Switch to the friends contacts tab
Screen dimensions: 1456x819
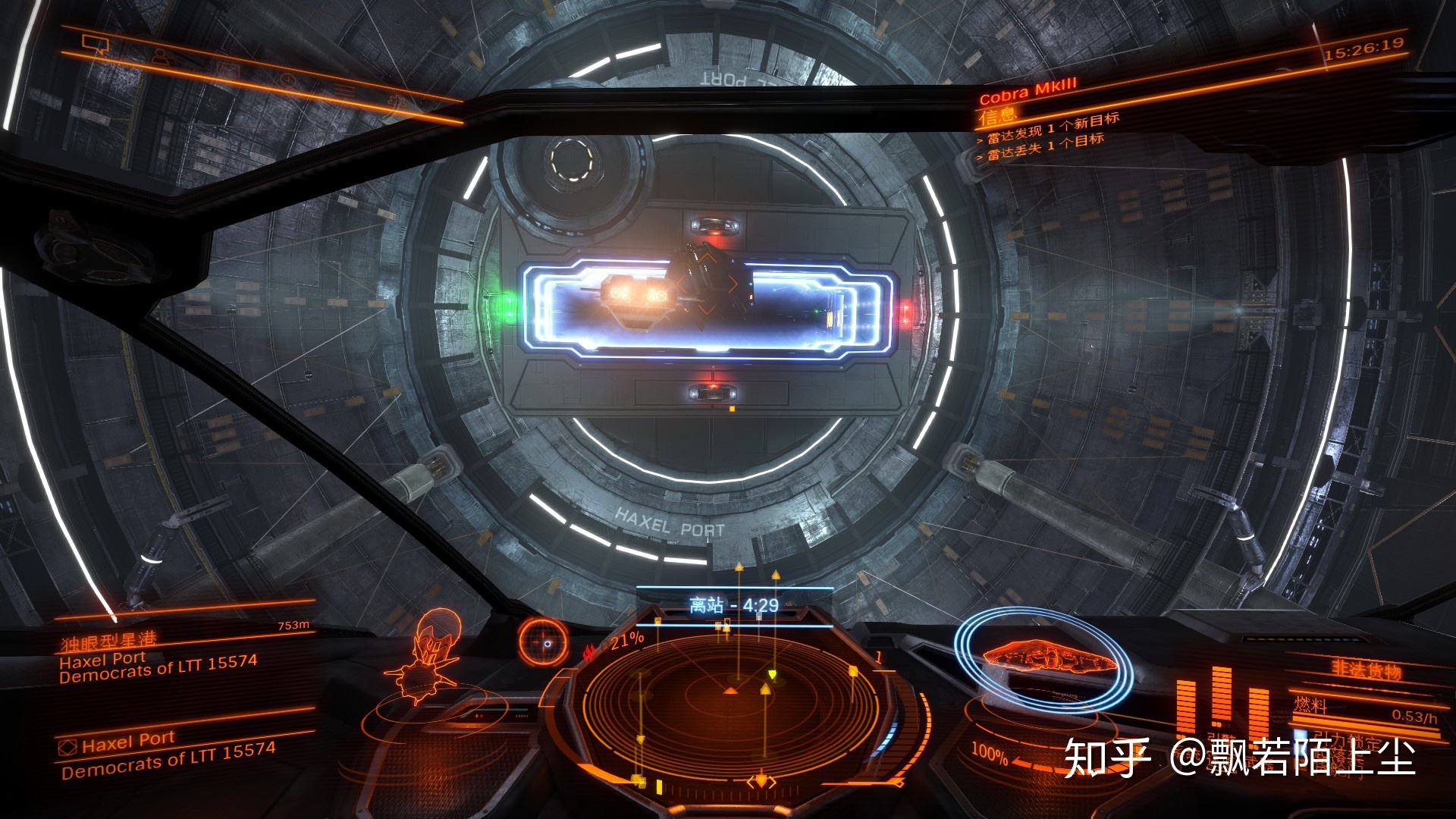pos(161,57)
